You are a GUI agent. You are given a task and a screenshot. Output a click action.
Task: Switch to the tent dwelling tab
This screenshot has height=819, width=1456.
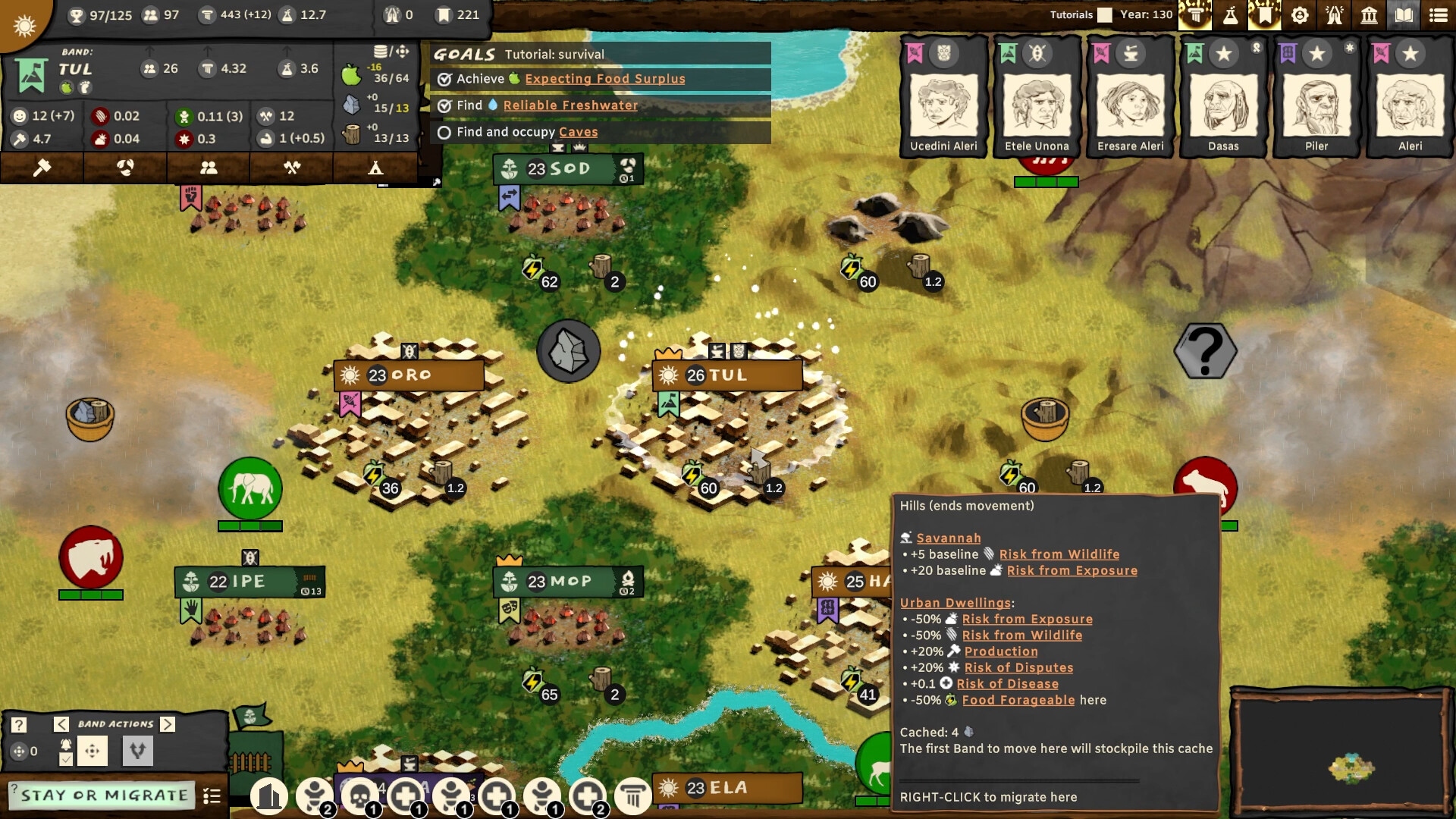click(375, 168)
